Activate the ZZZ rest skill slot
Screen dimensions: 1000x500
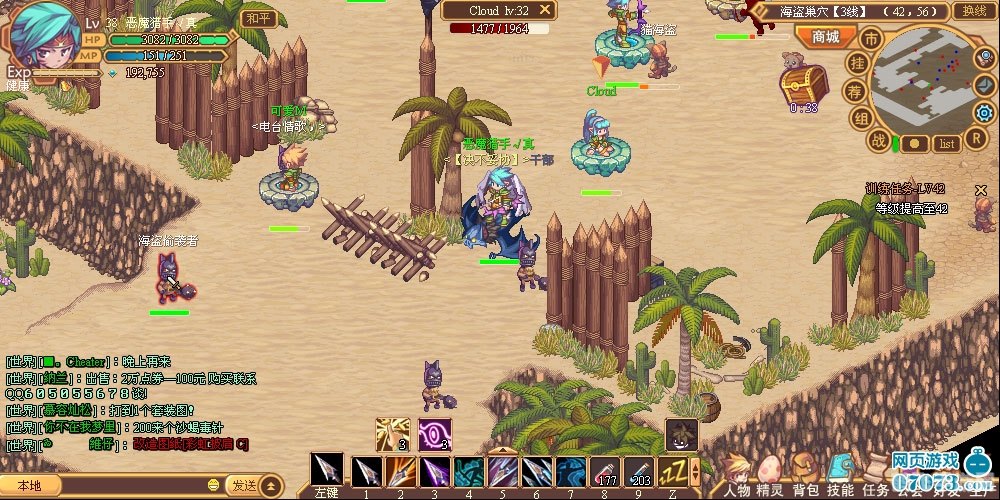point(673,471)
